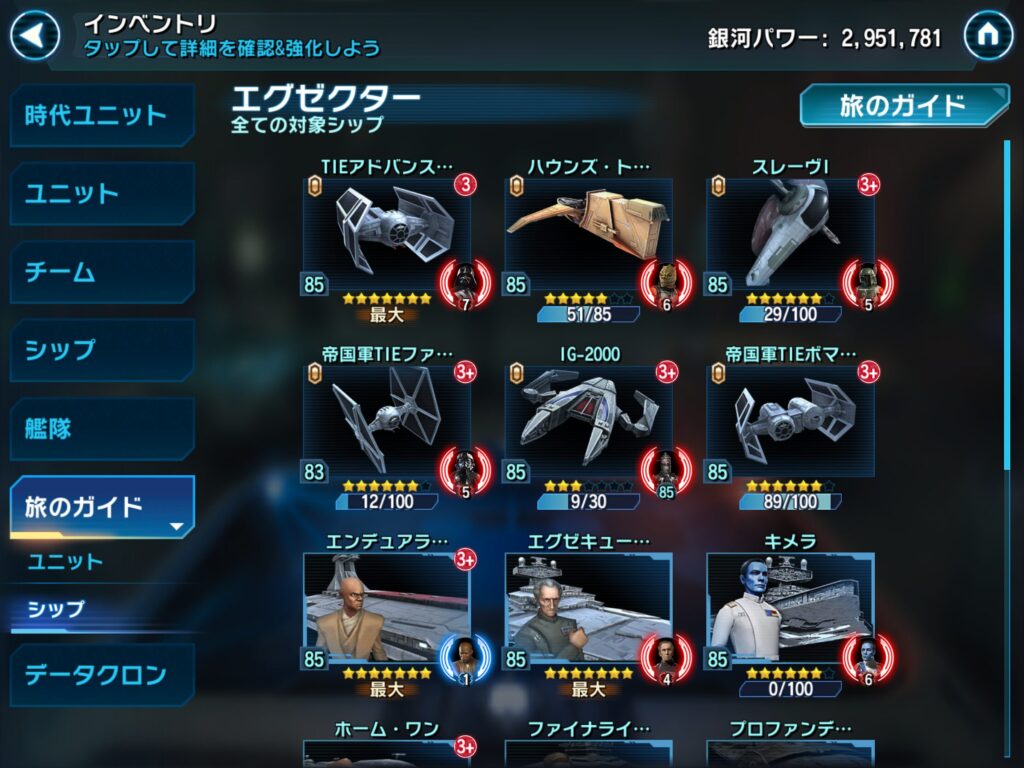Pick the IG-2000 ship card
Viewport: 1024px width, 768px height.
click(588, 422)
